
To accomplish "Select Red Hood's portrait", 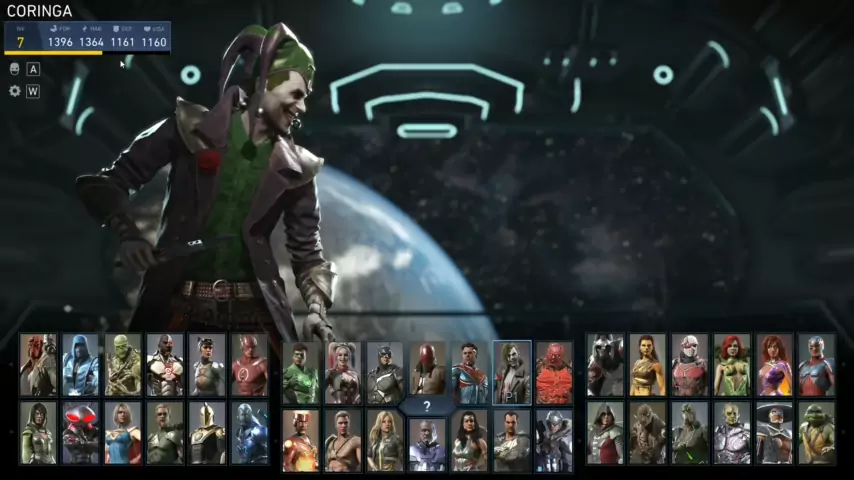I will point(427,373).
